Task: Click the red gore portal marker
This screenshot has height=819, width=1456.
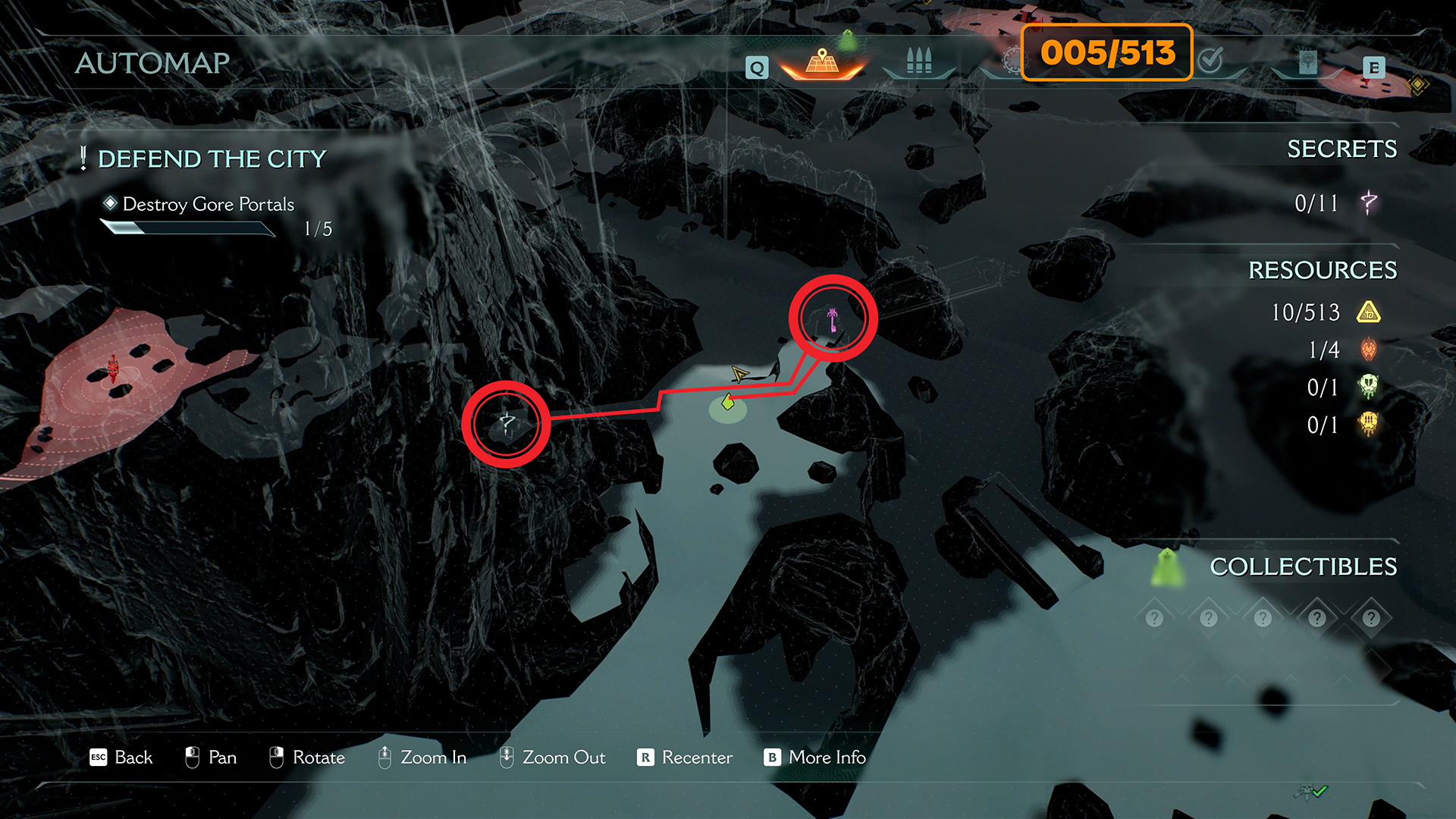Action: click(x=113, y=369)
